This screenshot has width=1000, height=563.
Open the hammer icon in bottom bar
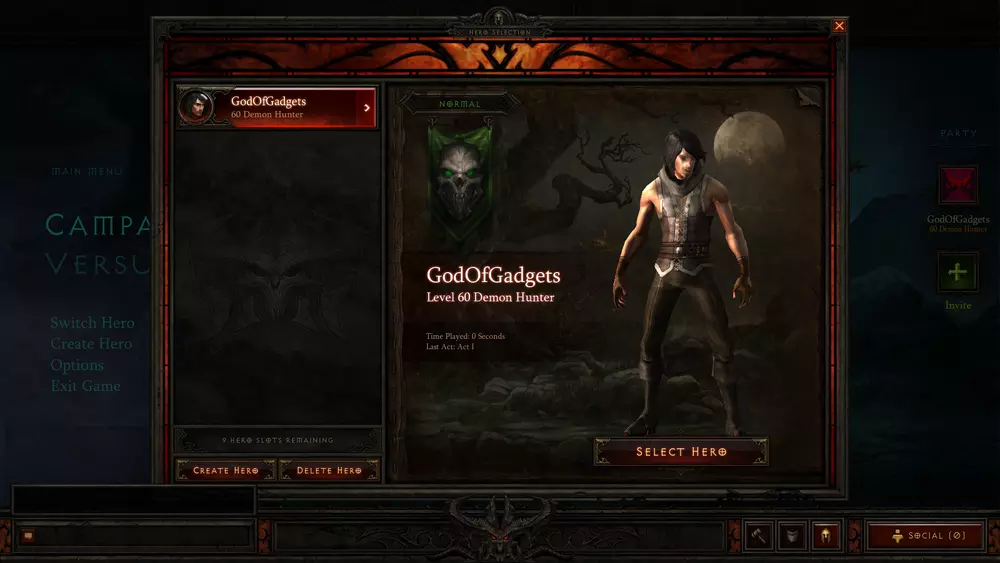tap(758, 536)
